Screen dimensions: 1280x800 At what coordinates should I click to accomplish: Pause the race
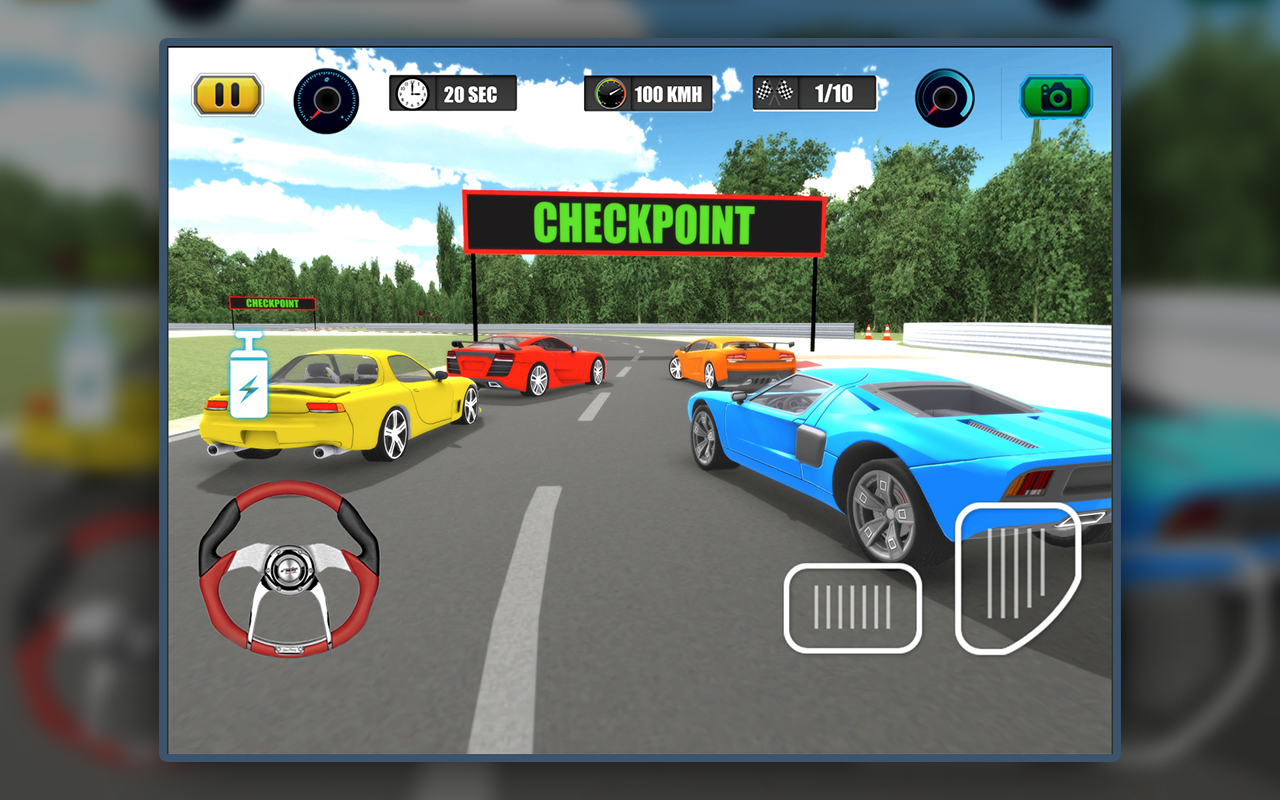[x=226, y=93]
